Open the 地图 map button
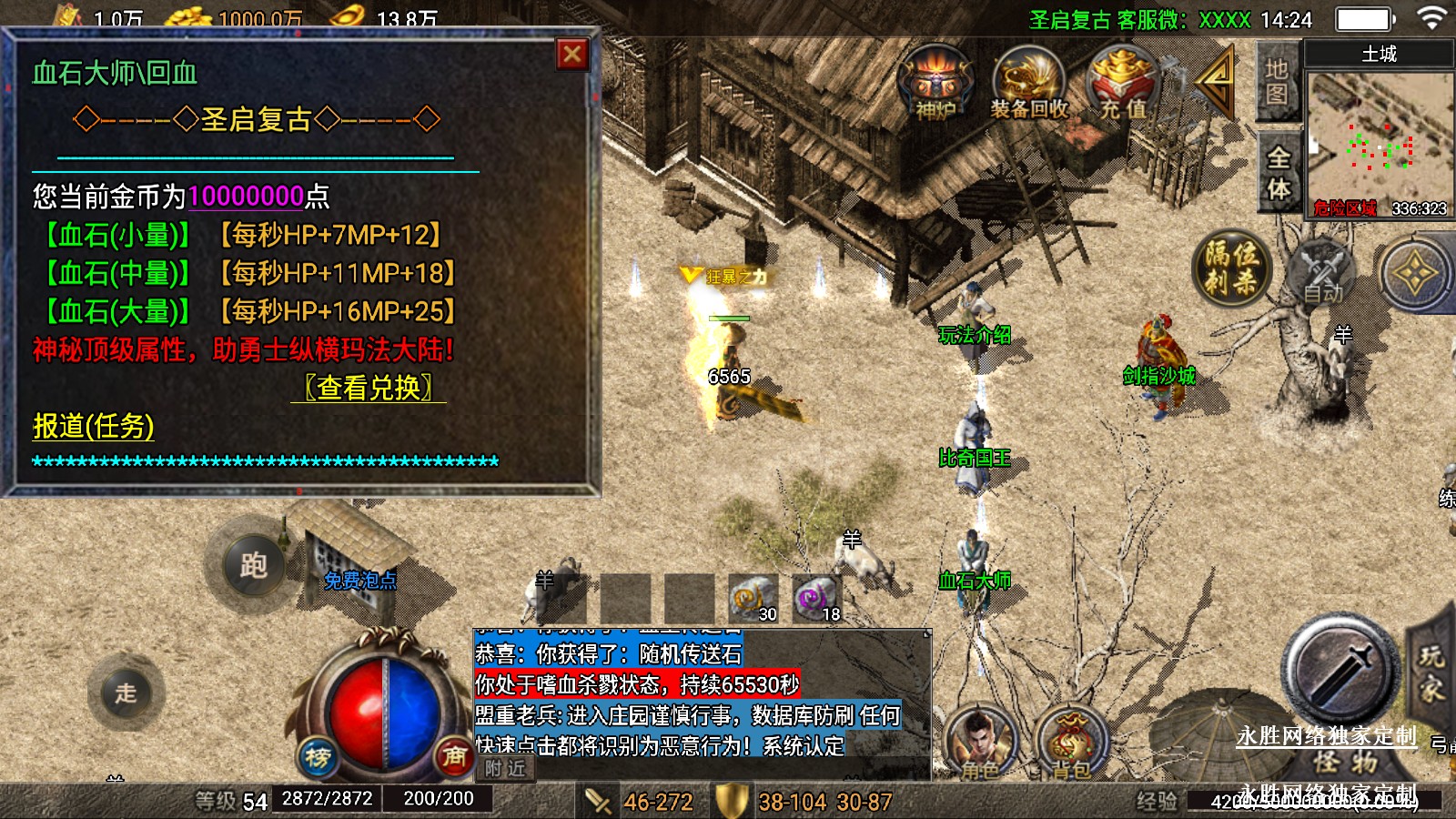Viewport: 1456px width, 819px height. click(x=1276, y=82)
